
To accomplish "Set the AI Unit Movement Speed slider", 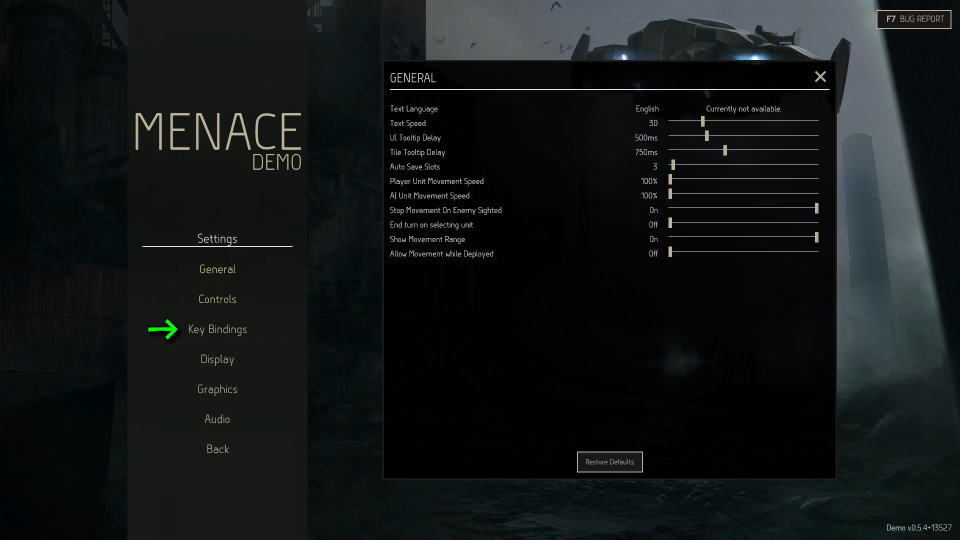I will [670, 195].
